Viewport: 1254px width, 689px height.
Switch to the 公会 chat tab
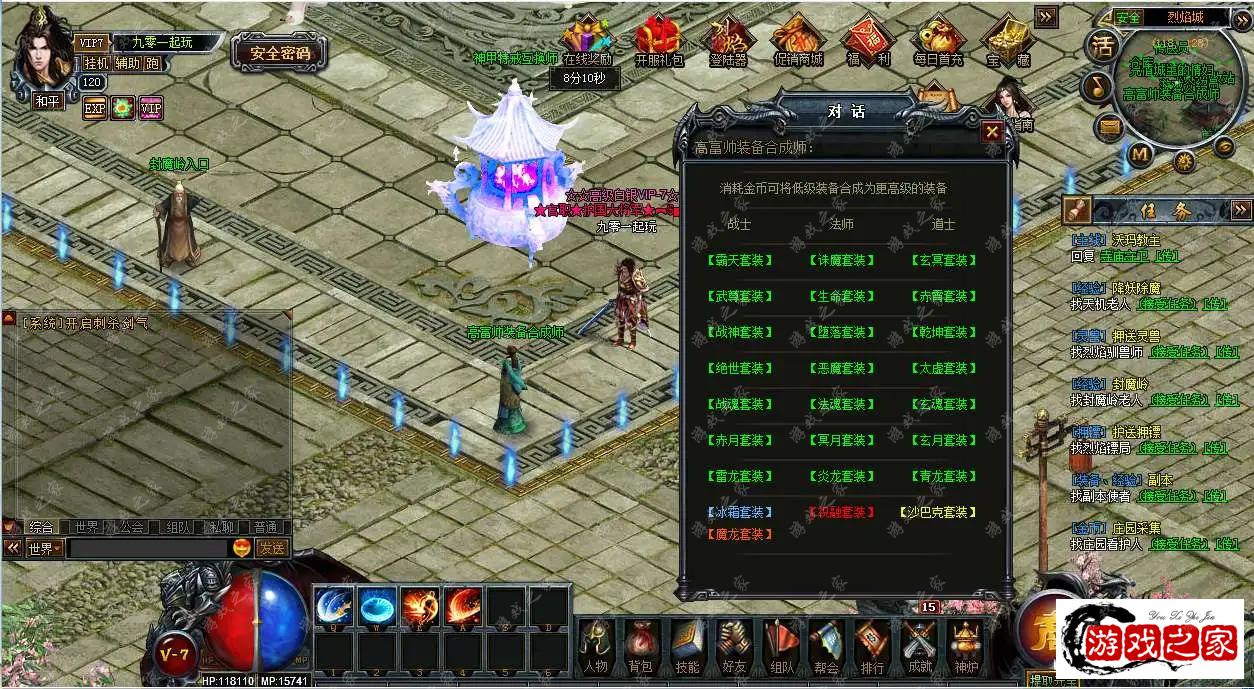pos(130,527)
